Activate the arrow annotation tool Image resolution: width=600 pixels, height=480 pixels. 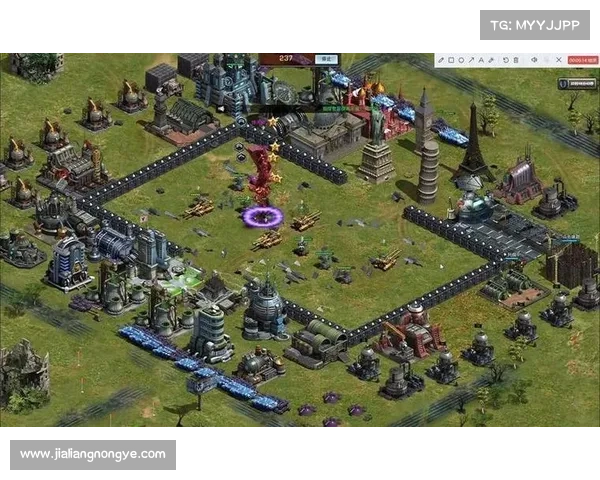(x=472, y=60)
